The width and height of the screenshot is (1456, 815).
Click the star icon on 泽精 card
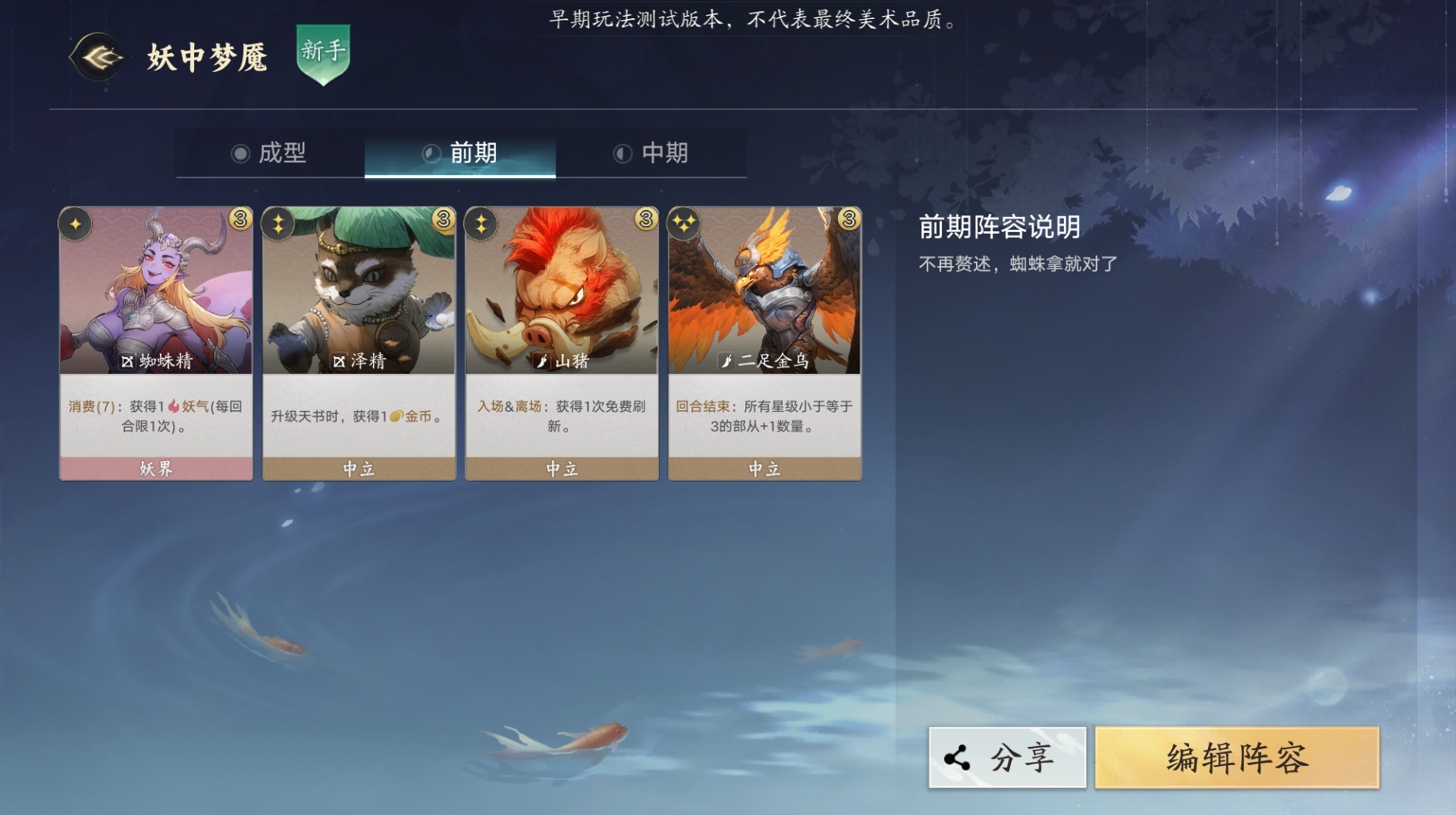tap(279, 224)
